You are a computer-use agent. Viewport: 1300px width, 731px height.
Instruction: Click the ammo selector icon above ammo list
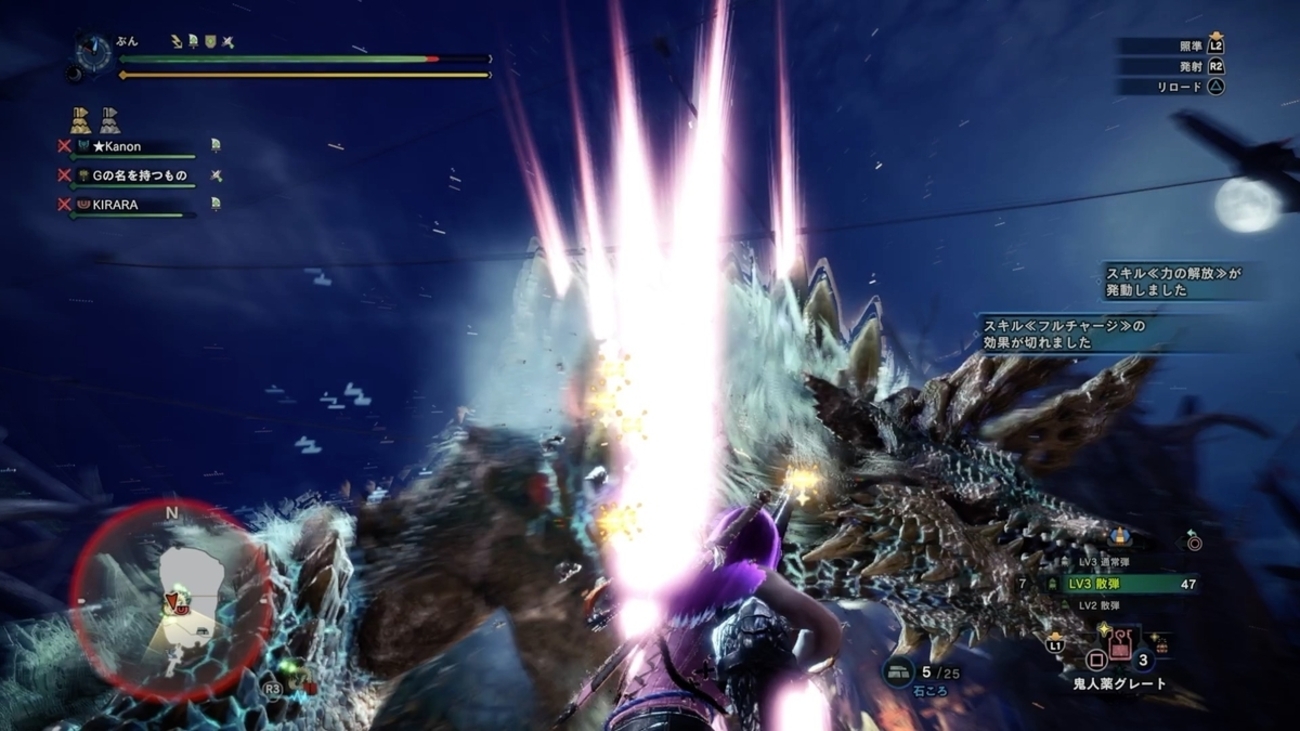pyautogui.click(x=1120, y=538)
